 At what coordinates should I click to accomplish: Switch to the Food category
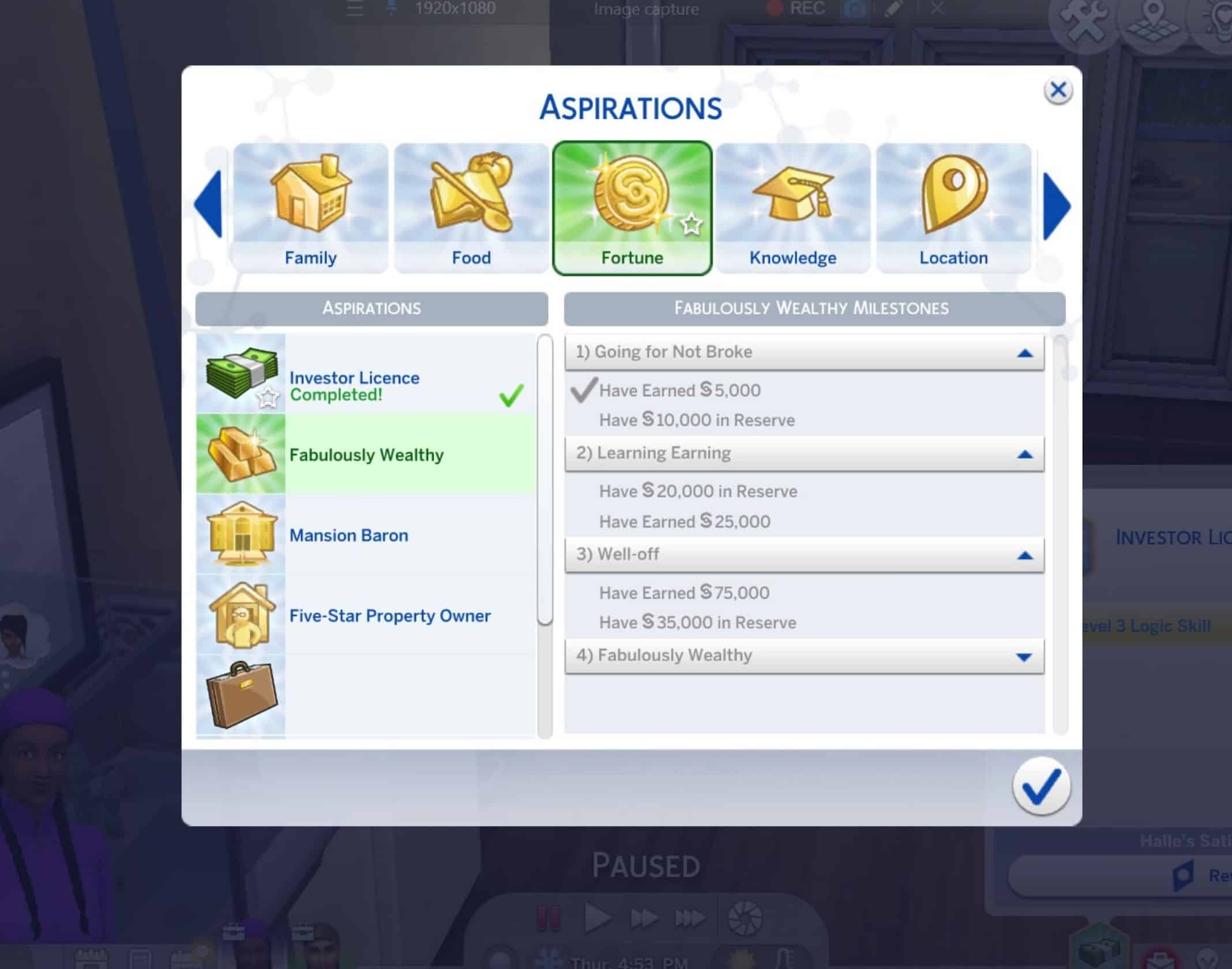(x=471, y=208)
